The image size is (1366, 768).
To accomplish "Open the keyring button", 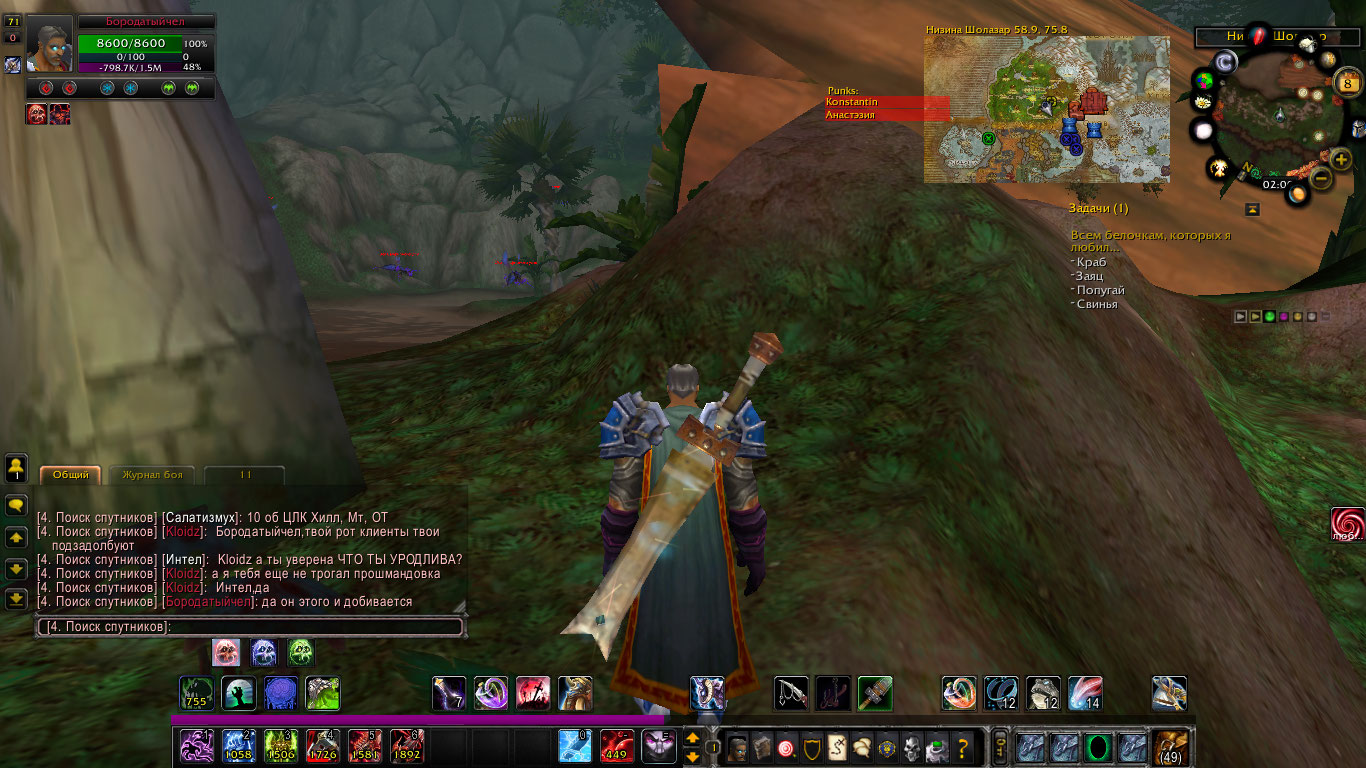I will (999, 747).
